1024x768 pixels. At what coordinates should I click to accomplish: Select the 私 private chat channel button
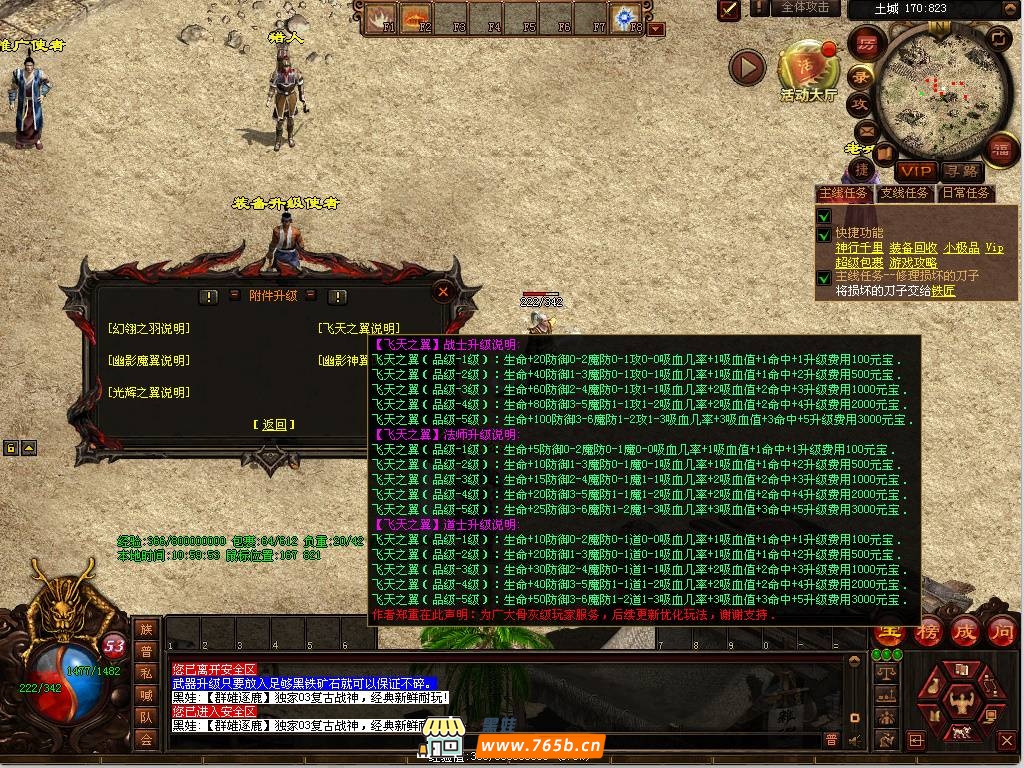146,673
